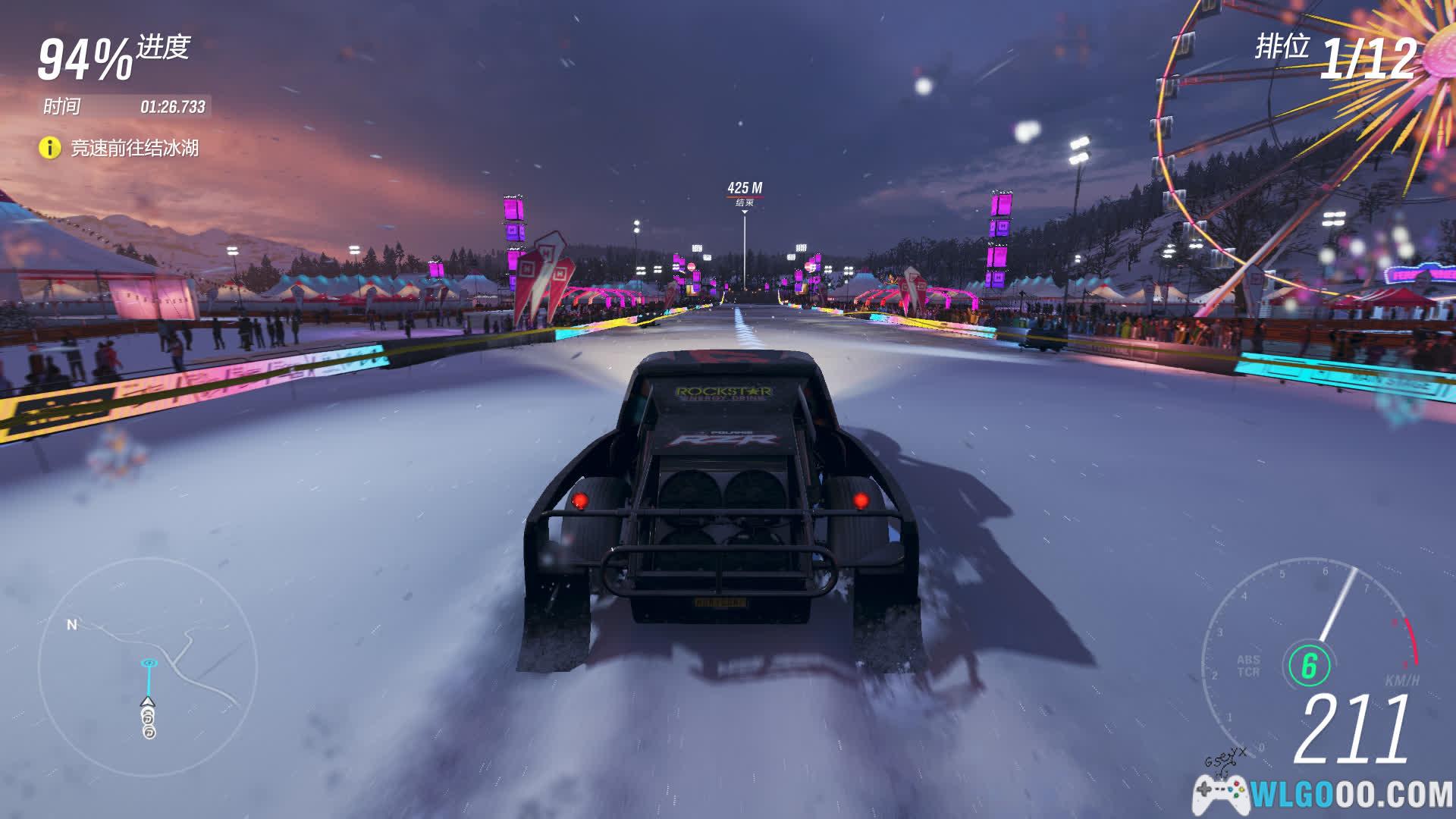Click the circular minimap
The image size is (1456, 819).
coord(148,669)
